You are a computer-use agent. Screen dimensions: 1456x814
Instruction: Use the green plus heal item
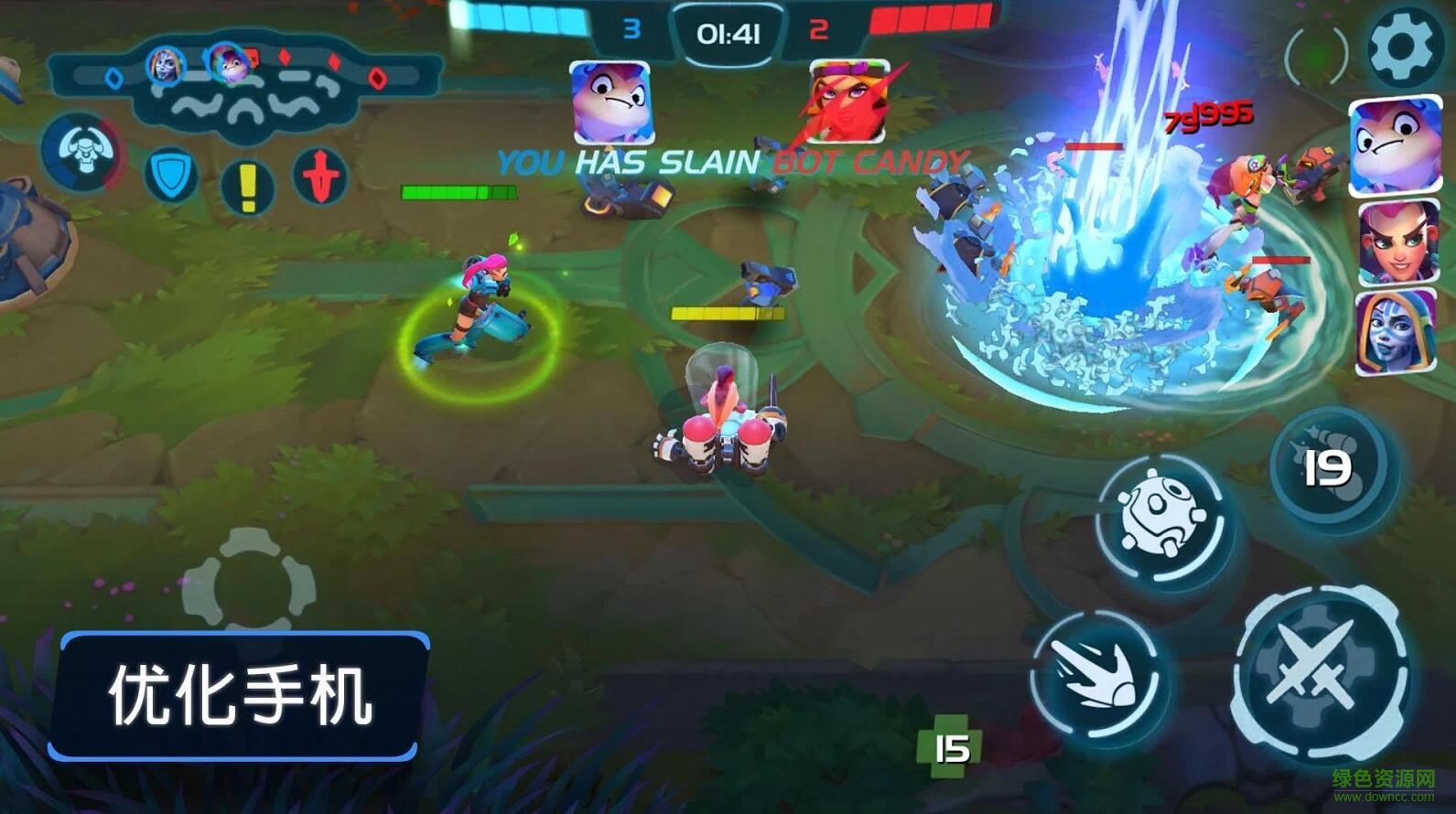pos(949,748)
